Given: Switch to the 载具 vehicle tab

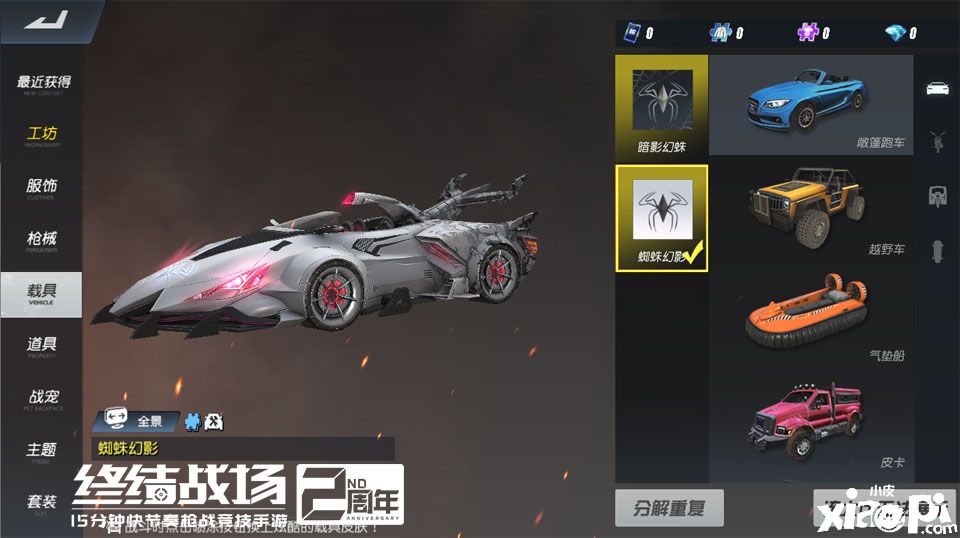Looking at the screenshot, I should tap(43, 294).
